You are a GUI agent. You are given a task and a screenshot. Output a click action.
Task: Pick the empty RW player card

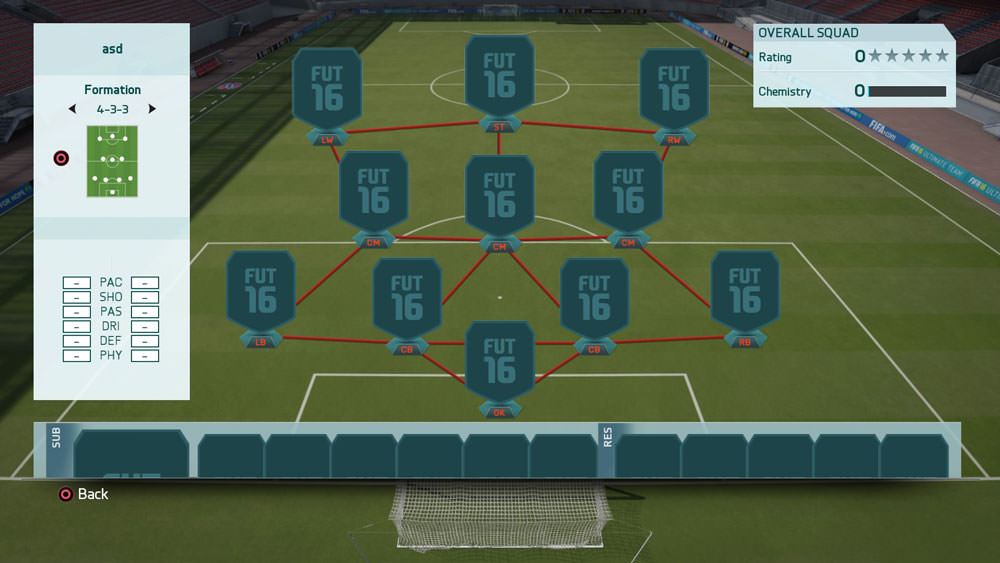(x=674, y=88)
